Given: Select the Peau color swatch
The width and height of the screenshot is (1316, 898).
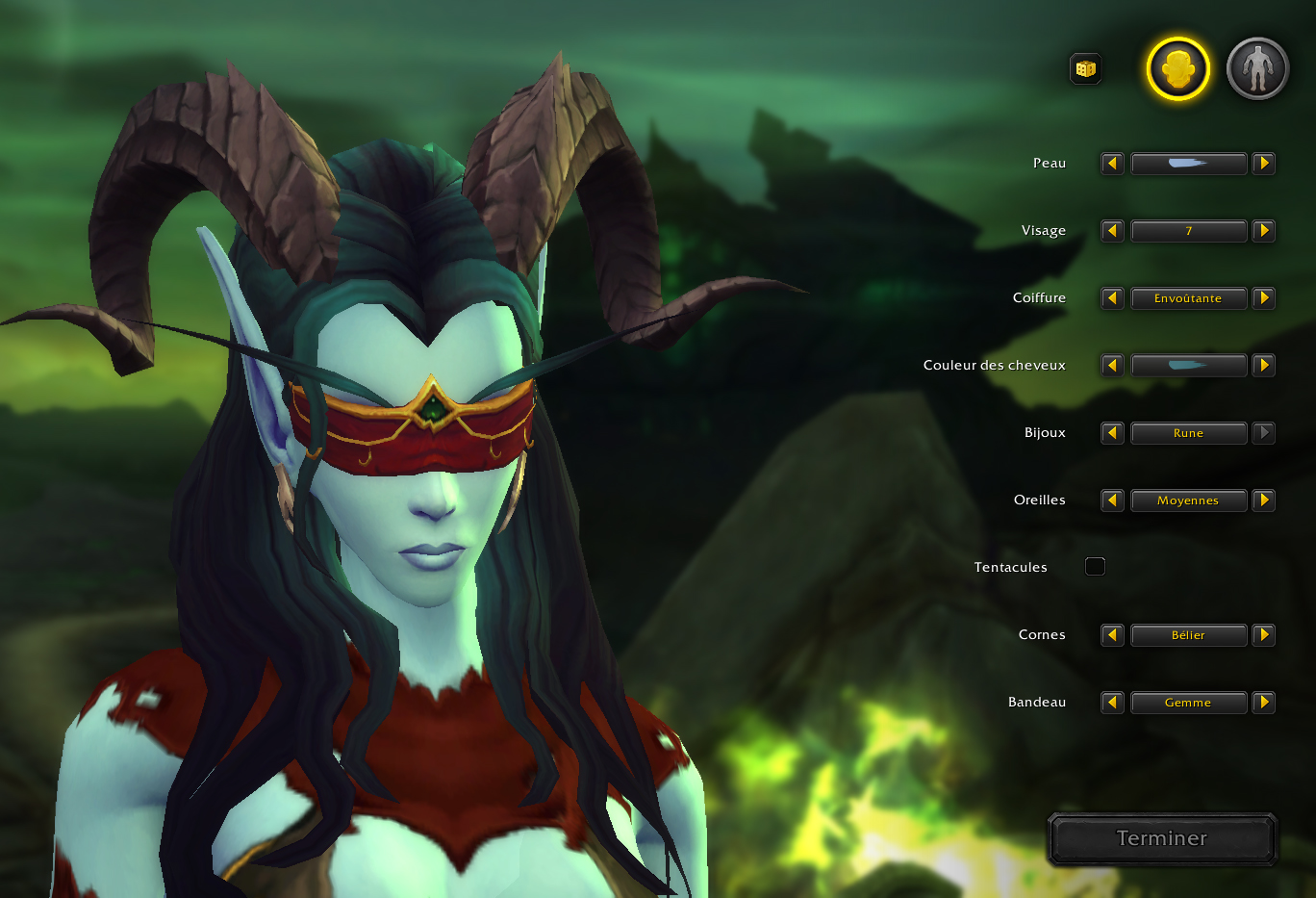Looking at the screenshot, I should [x=1189, y=163].
